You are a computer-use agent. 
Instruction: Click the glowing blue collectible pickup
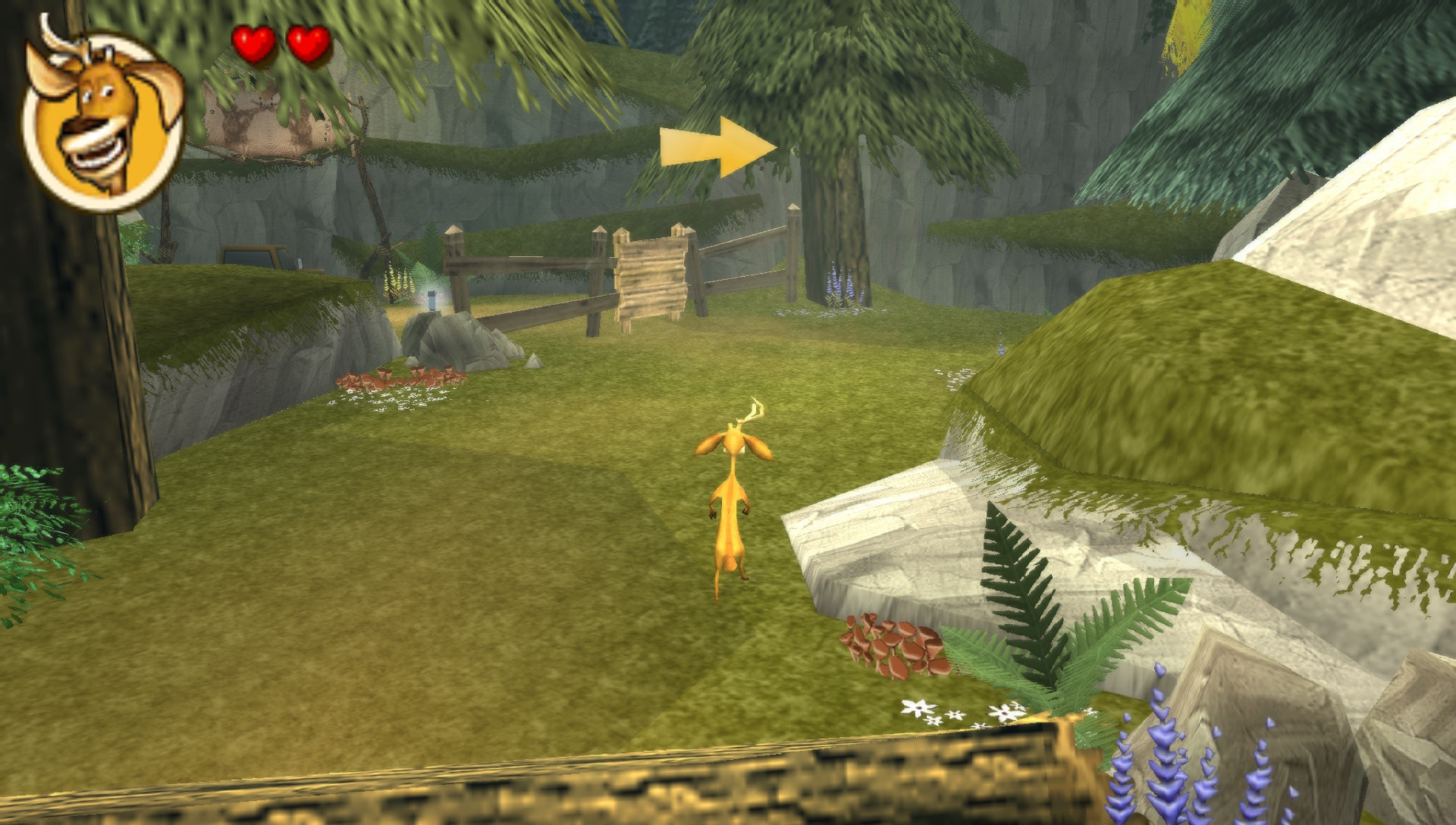point(432,300)
